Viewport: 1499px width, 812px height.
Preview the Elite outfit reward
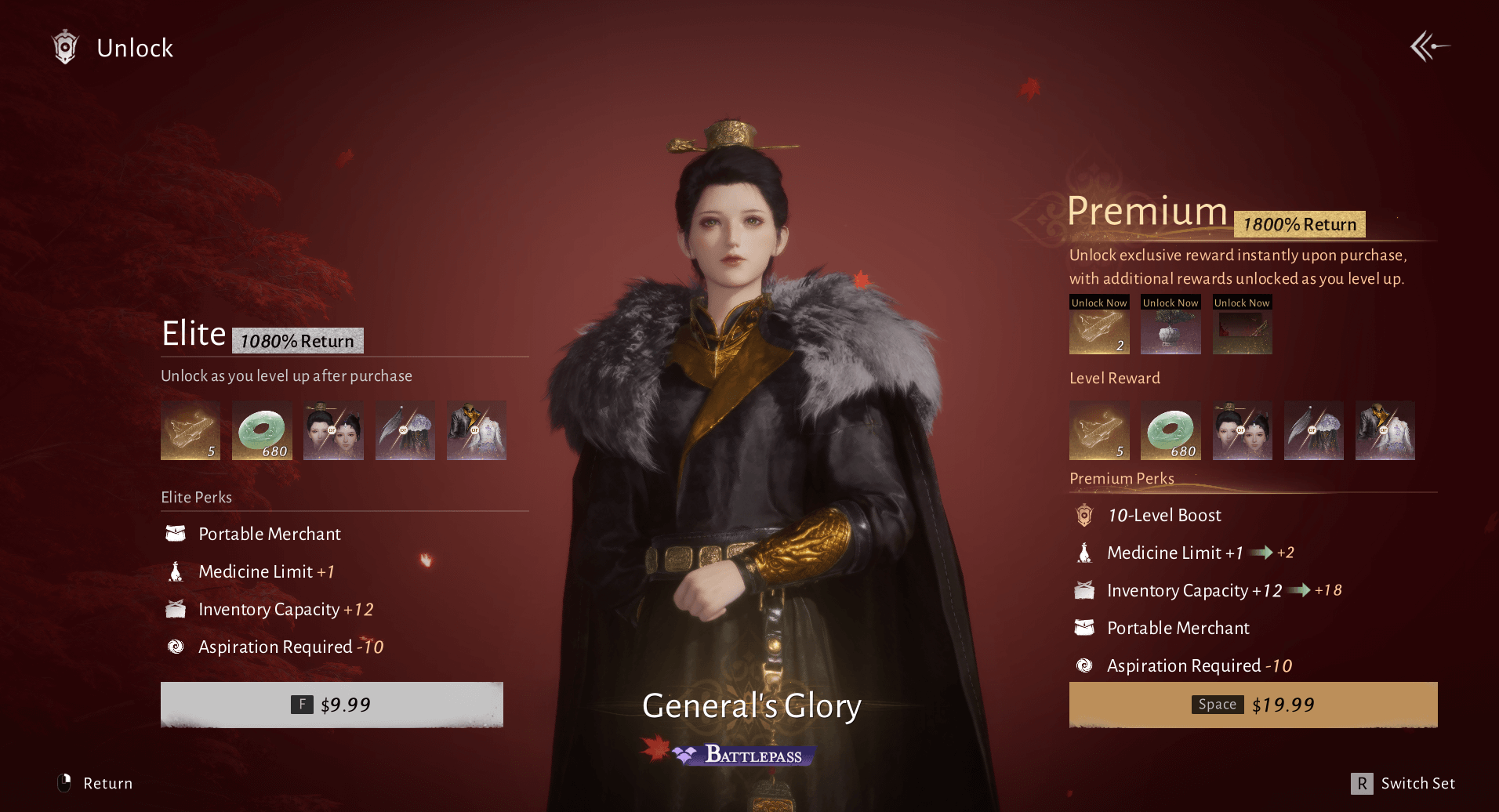(477, 430)
